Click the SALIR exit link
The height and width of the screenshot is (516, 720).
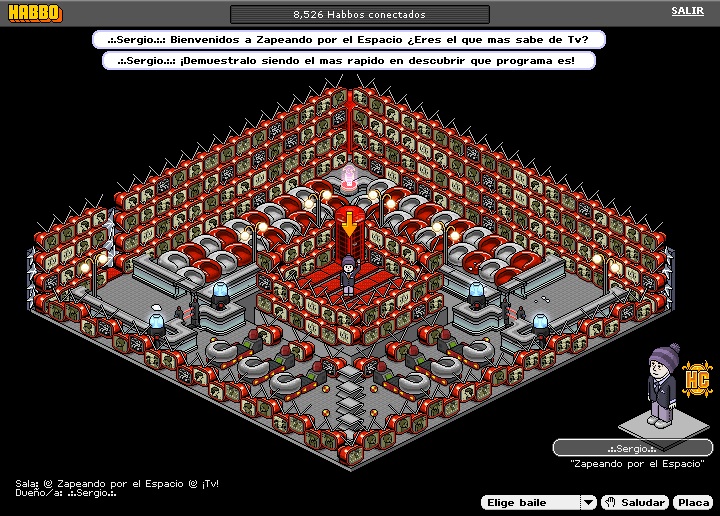(x=687, y=11)
